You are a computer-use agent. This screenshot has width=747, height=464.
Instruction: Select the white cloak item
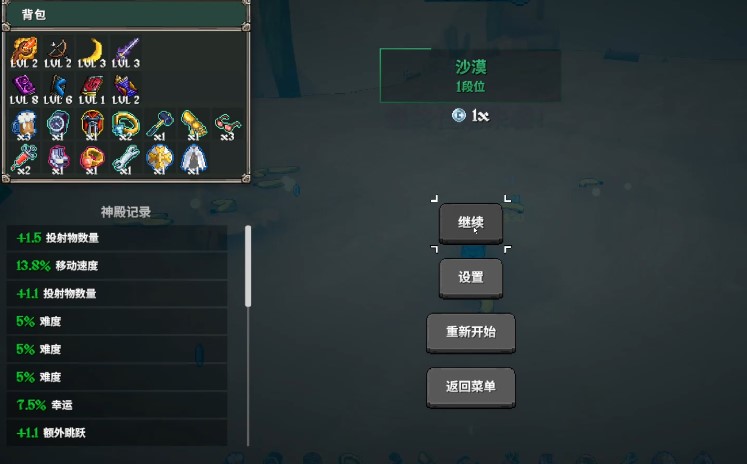pyautogui.click(x=193, y=158)
